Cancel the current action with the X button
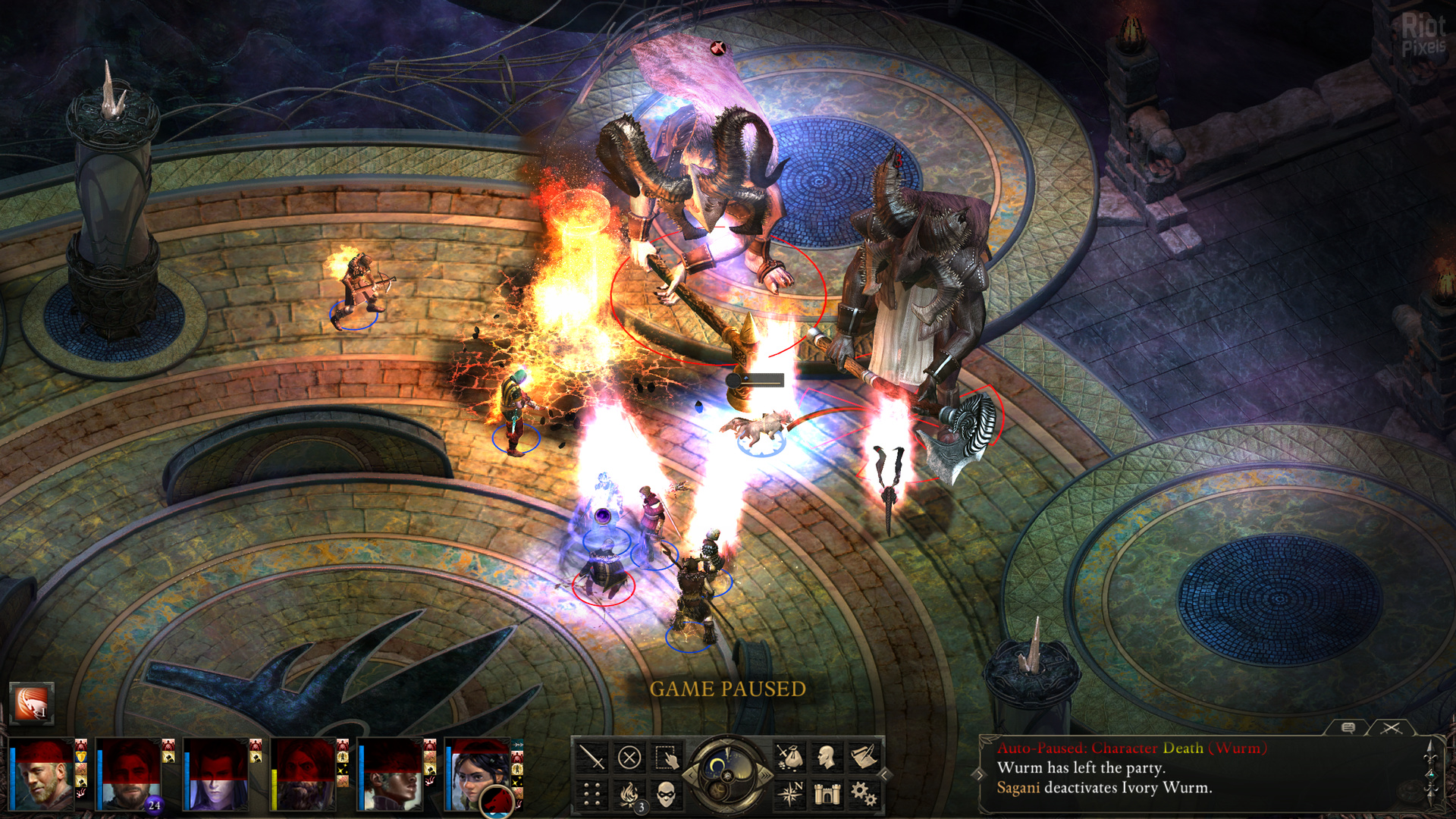This screenshot has height=819, width=1456. tap(629, 757)
